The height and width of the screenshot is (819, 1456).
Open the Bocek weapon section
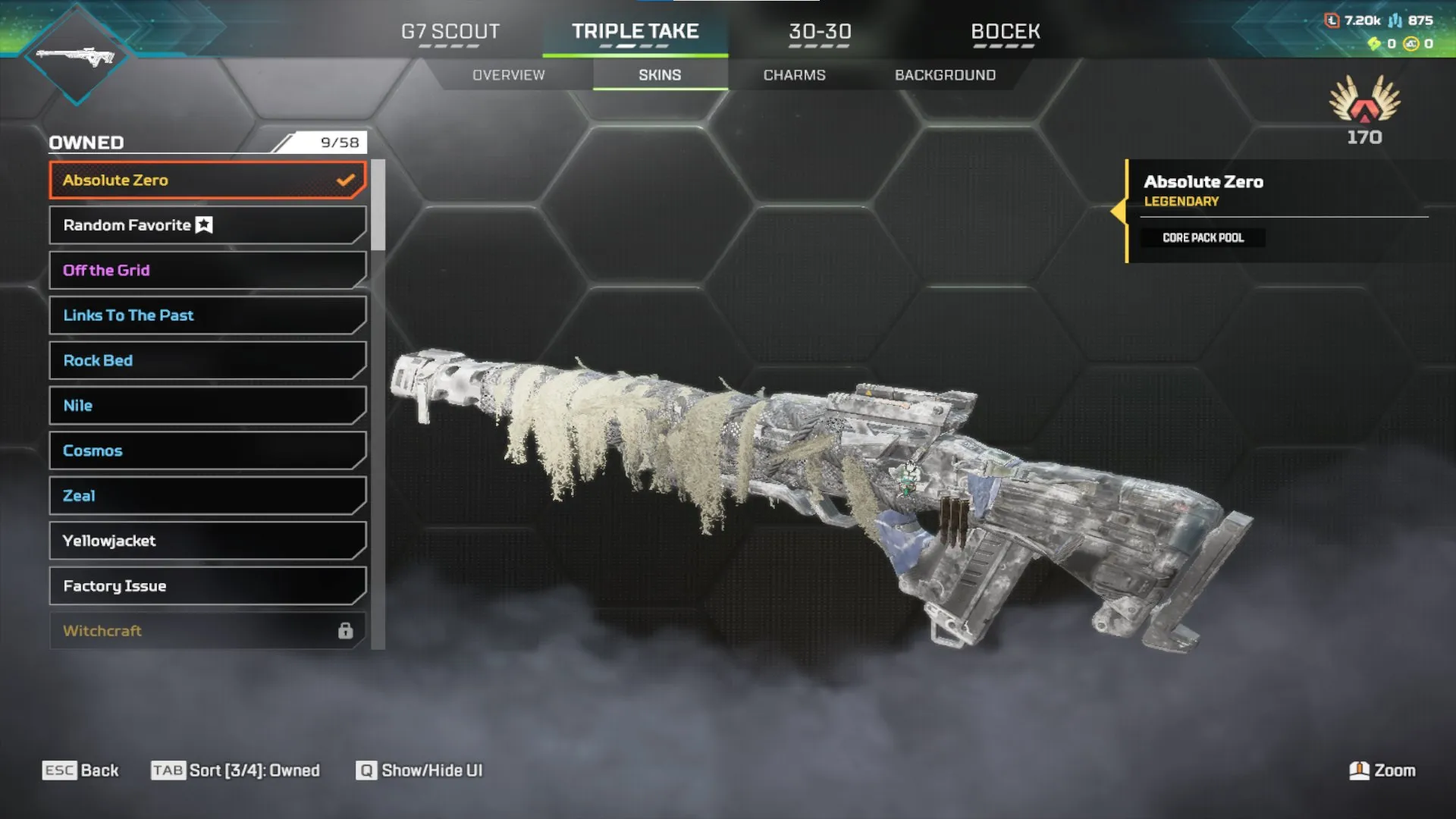coord(1006,32)
